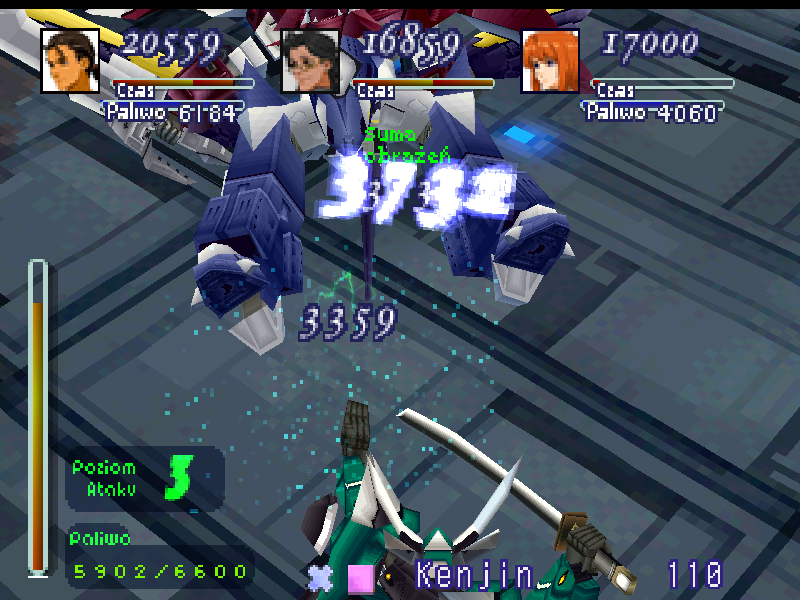
Task: Select the Kenjin attack name
Action: point(474,575)
